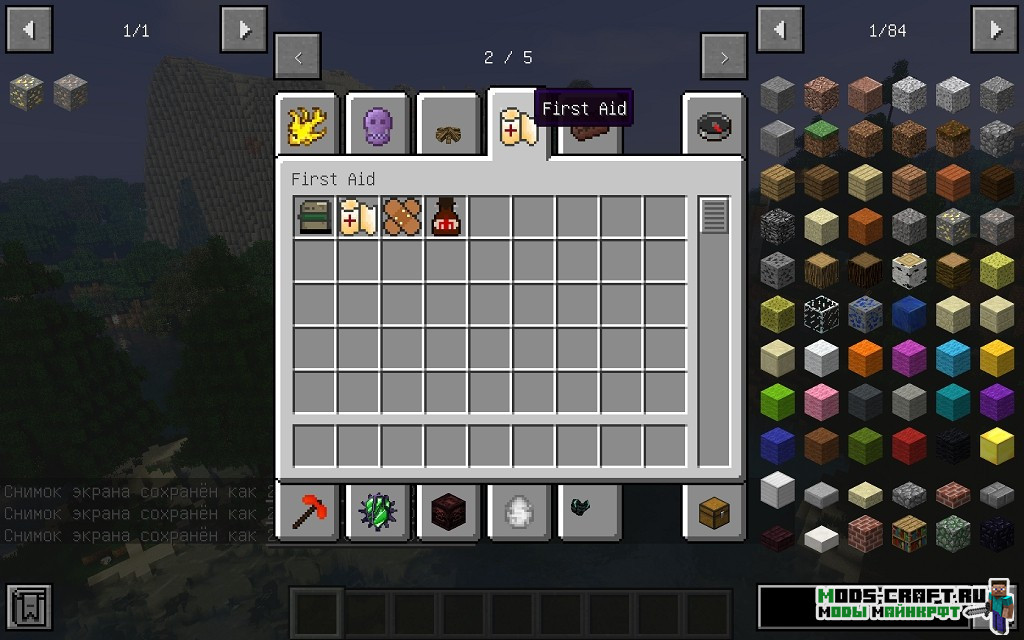Click the creative inventory scrollbar handle
Image resolution: width=1024 pixels, height=640 pixels.
[x=714, y=216]
